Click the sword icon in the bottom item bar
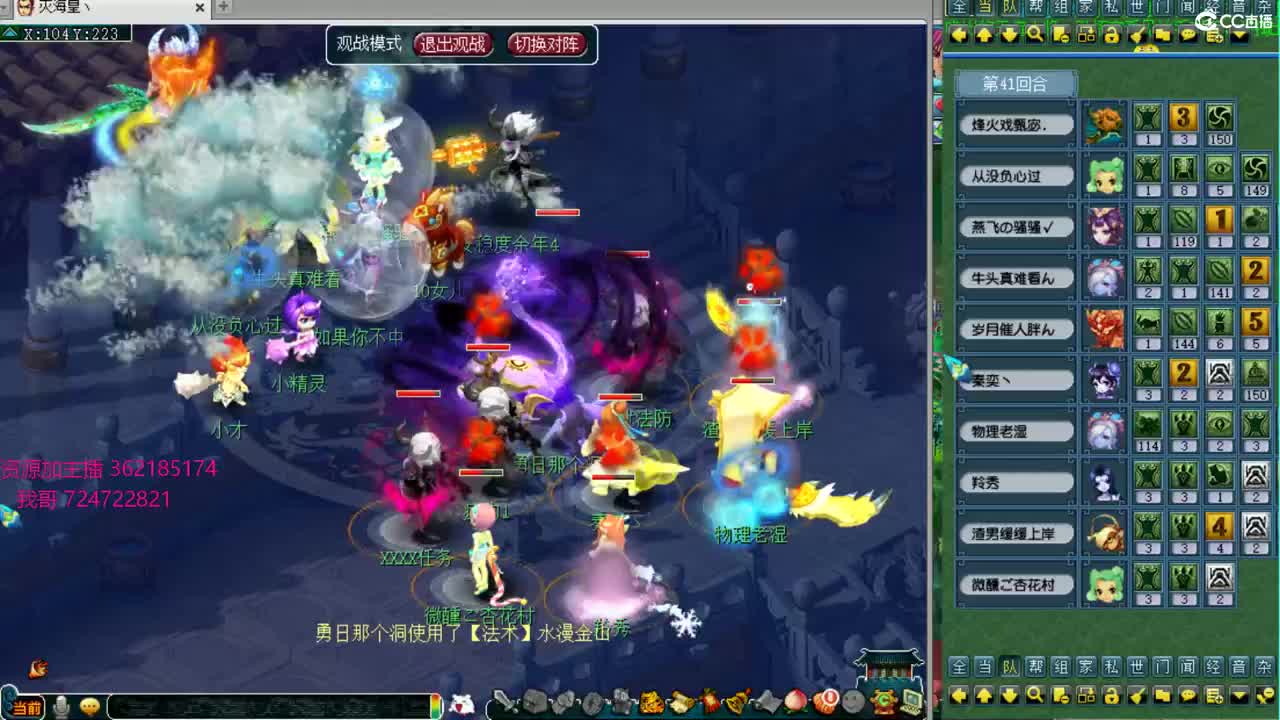Image resolution: width=1280 pixels, height=720 pixels. coord(504,702)
